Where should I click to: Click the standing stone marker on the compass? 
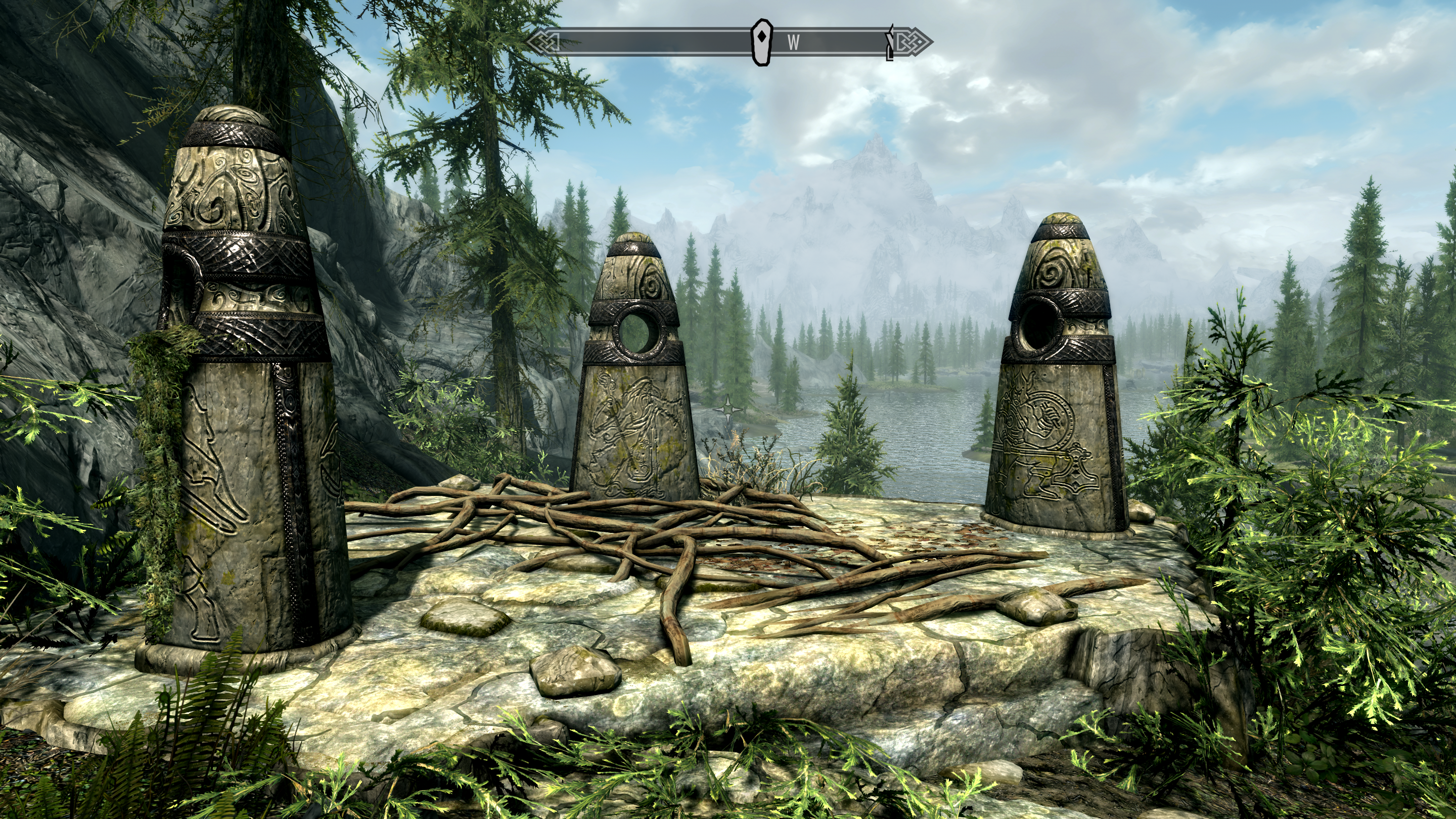click(x=762, y=41)
